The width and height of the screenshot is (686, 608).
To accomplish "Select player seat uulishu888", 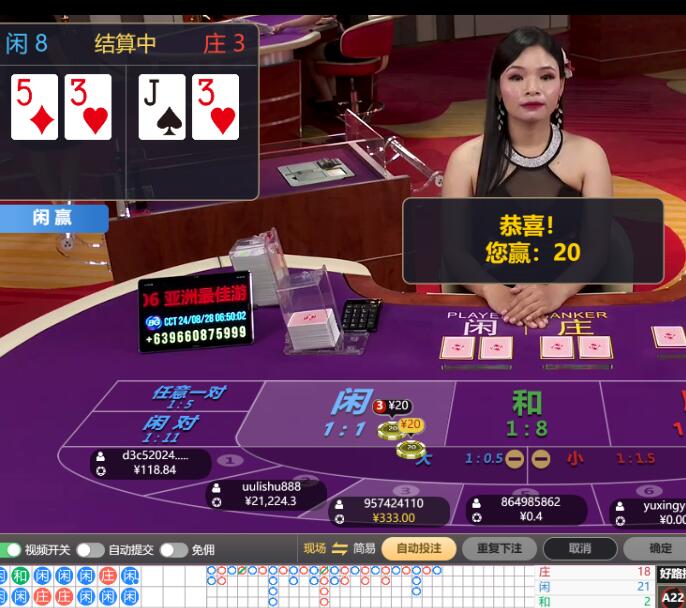I will (x=267, y=494).
